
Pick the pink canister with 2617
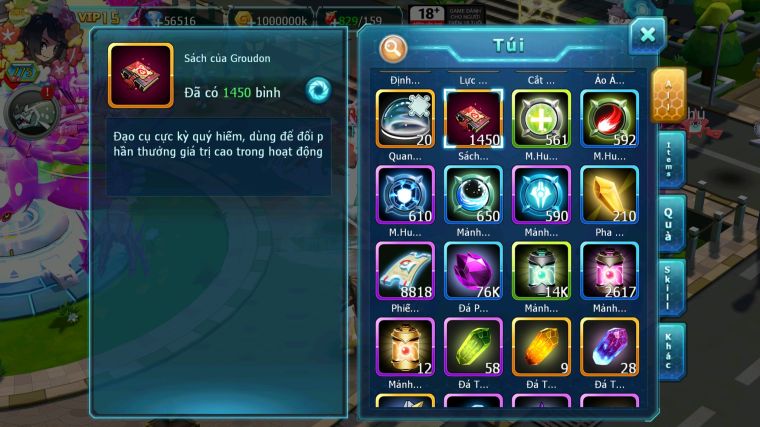coord(609,270)
